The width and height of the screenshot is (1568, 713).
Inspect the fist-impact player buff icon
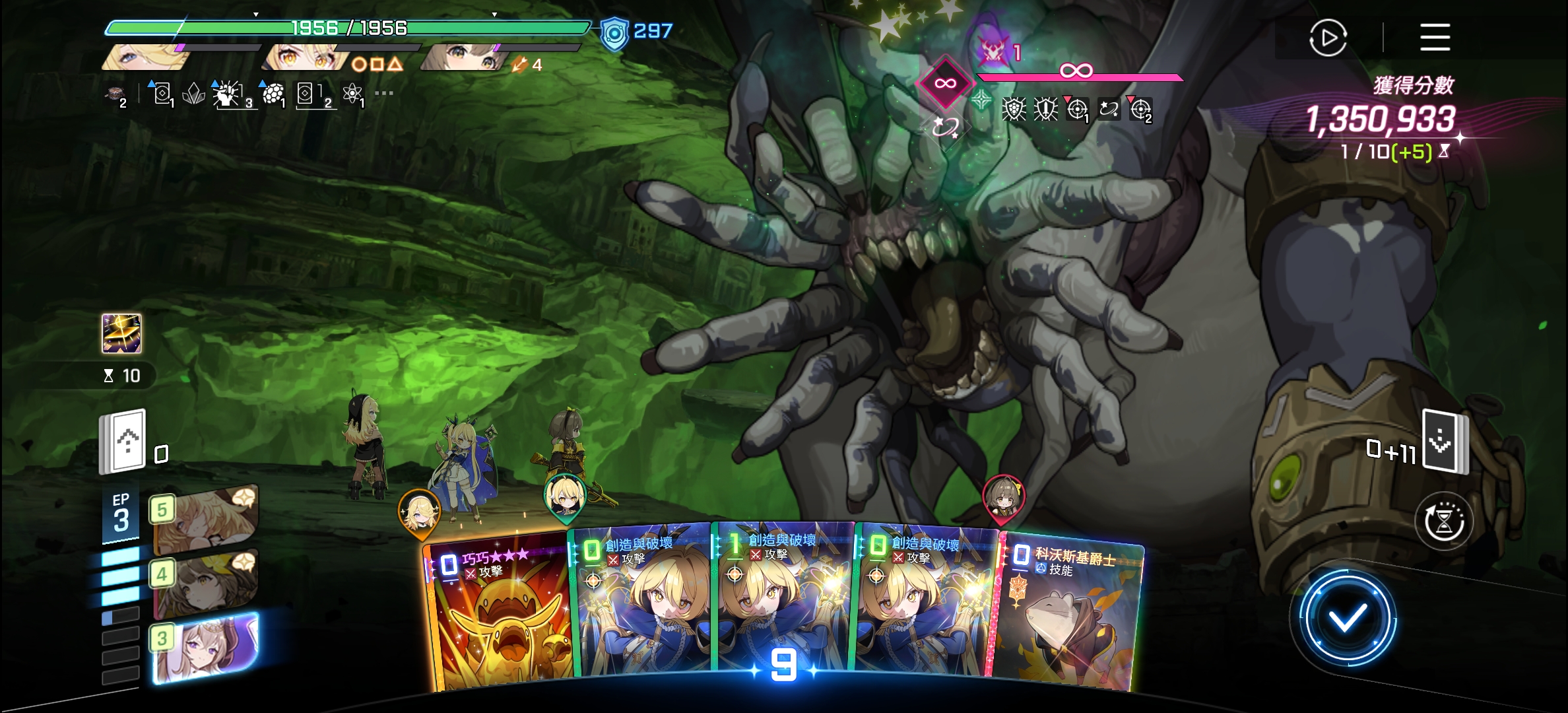point(228,94)
